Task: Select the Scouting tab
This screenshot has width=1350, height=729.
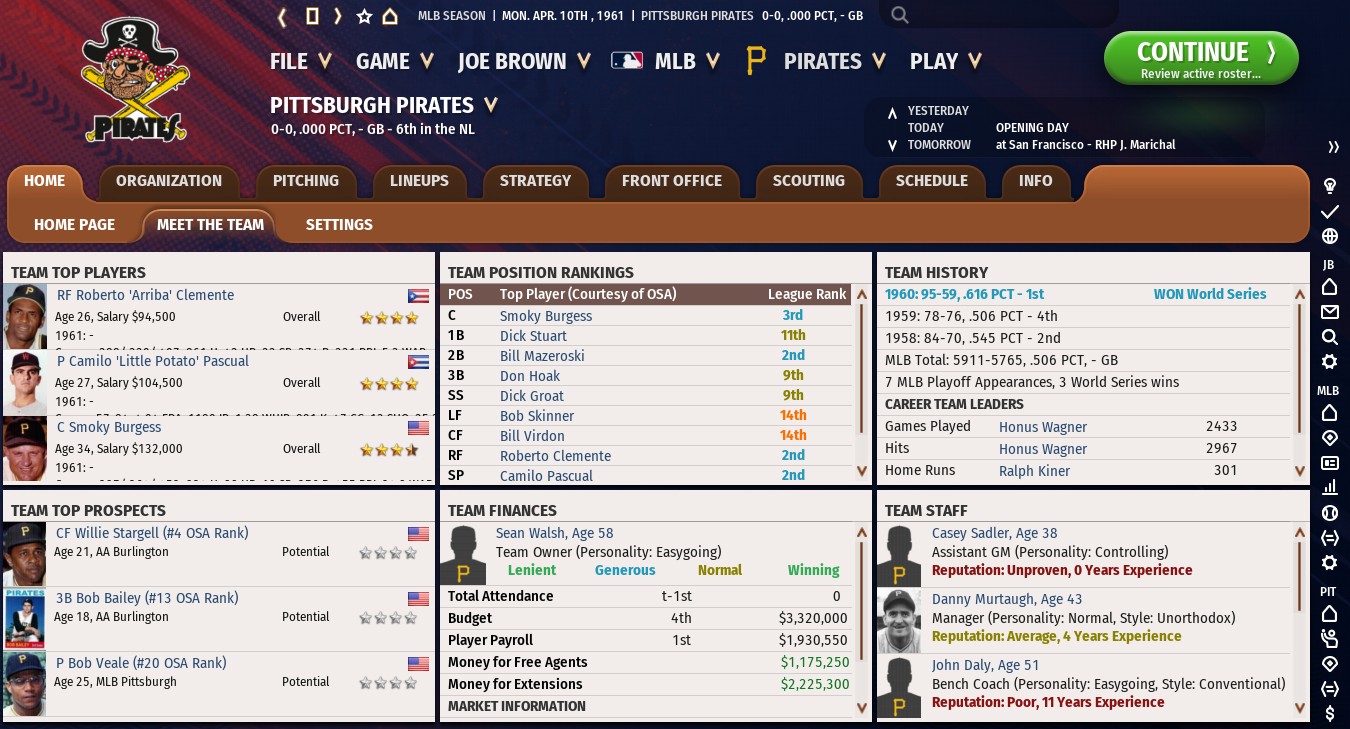Action: [808, 181]
